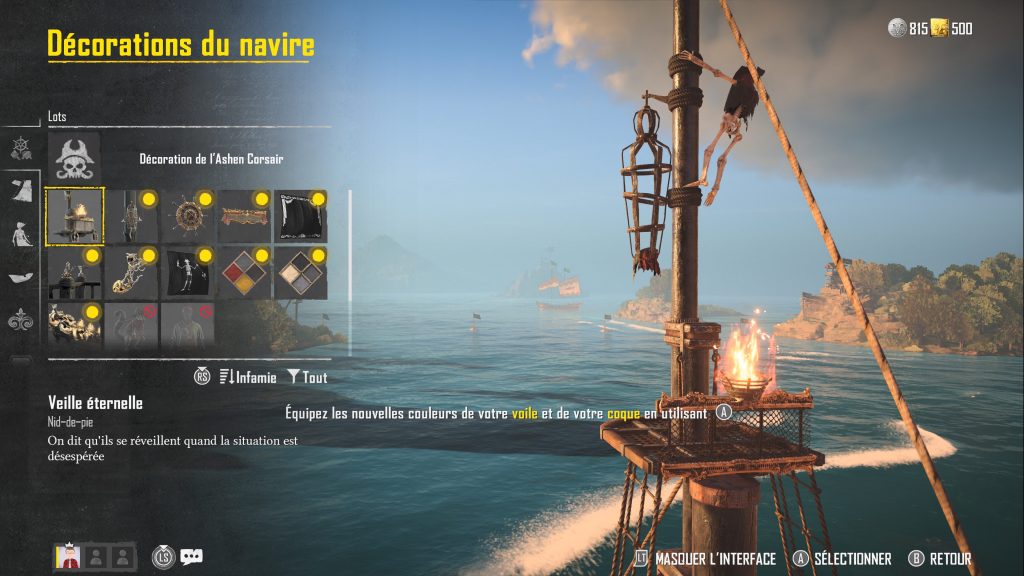Image resolution: width=1024 pixels, height=576 pixels.
Task: Pick the black sail decoration tile
Action: click(301, 216)
